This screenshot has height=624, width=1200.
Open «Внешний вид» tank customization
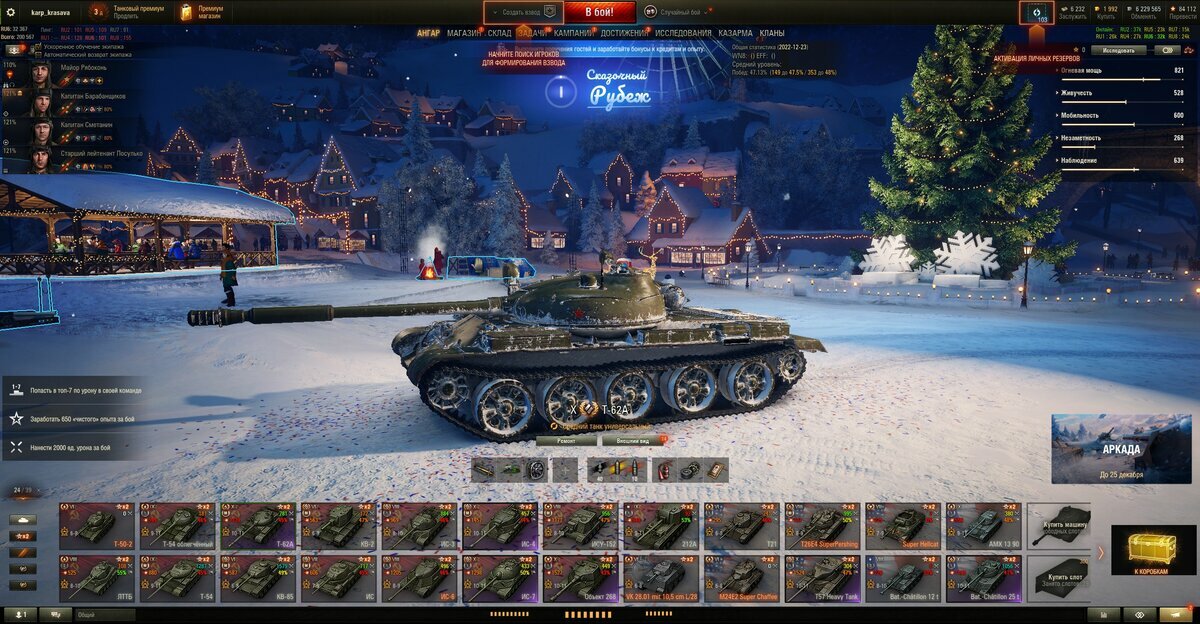pos(634,439)
